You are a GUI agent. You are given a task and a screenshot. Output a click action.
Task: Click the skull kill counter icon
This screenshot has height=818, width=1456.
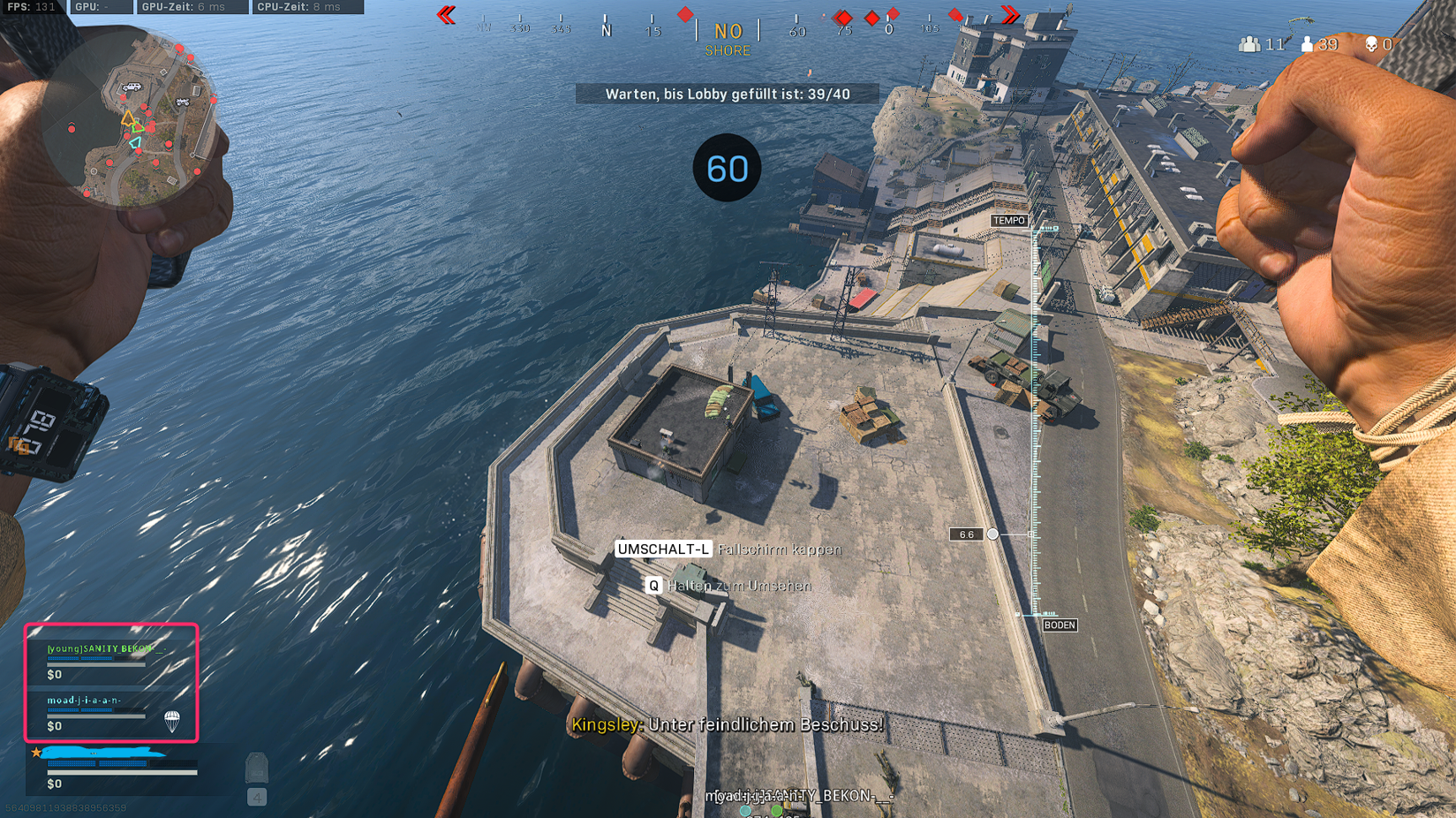point(1371,43)
